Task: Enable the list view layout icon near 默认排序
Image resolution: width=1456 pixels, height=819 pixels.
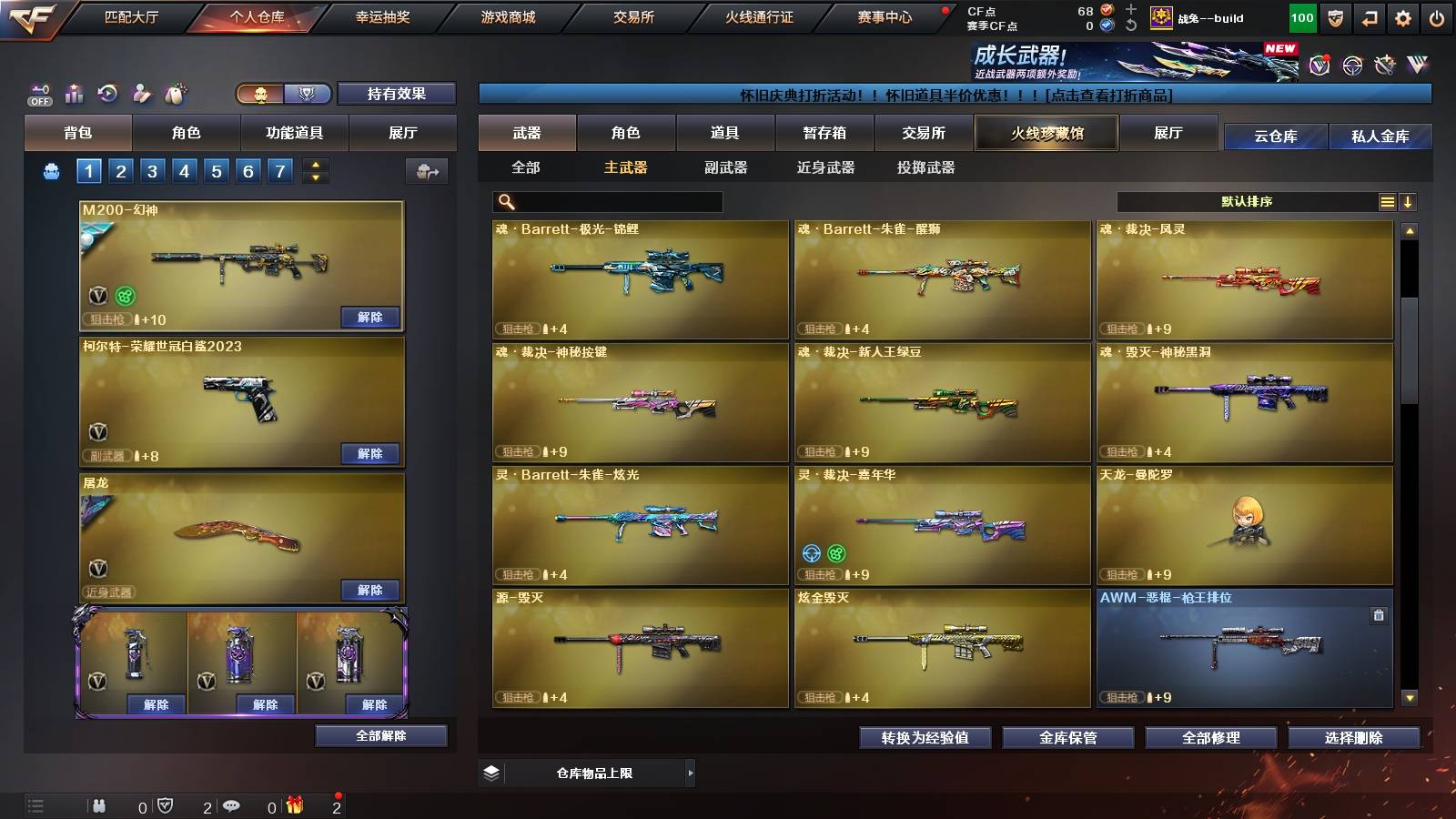Action: 1388,201
